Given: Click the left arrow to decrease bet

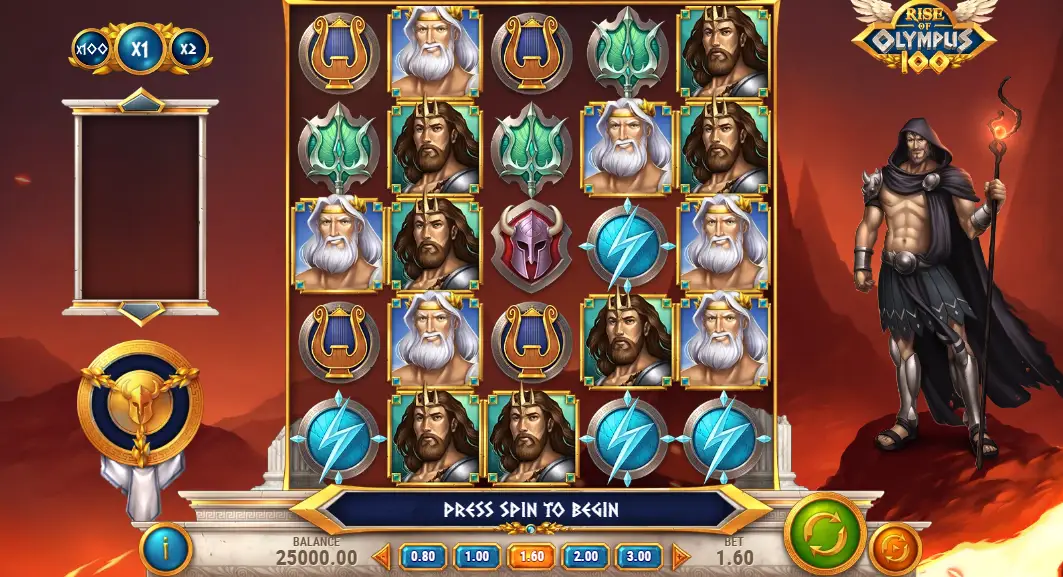Looking at the screenshot, I should coord(381,556).
